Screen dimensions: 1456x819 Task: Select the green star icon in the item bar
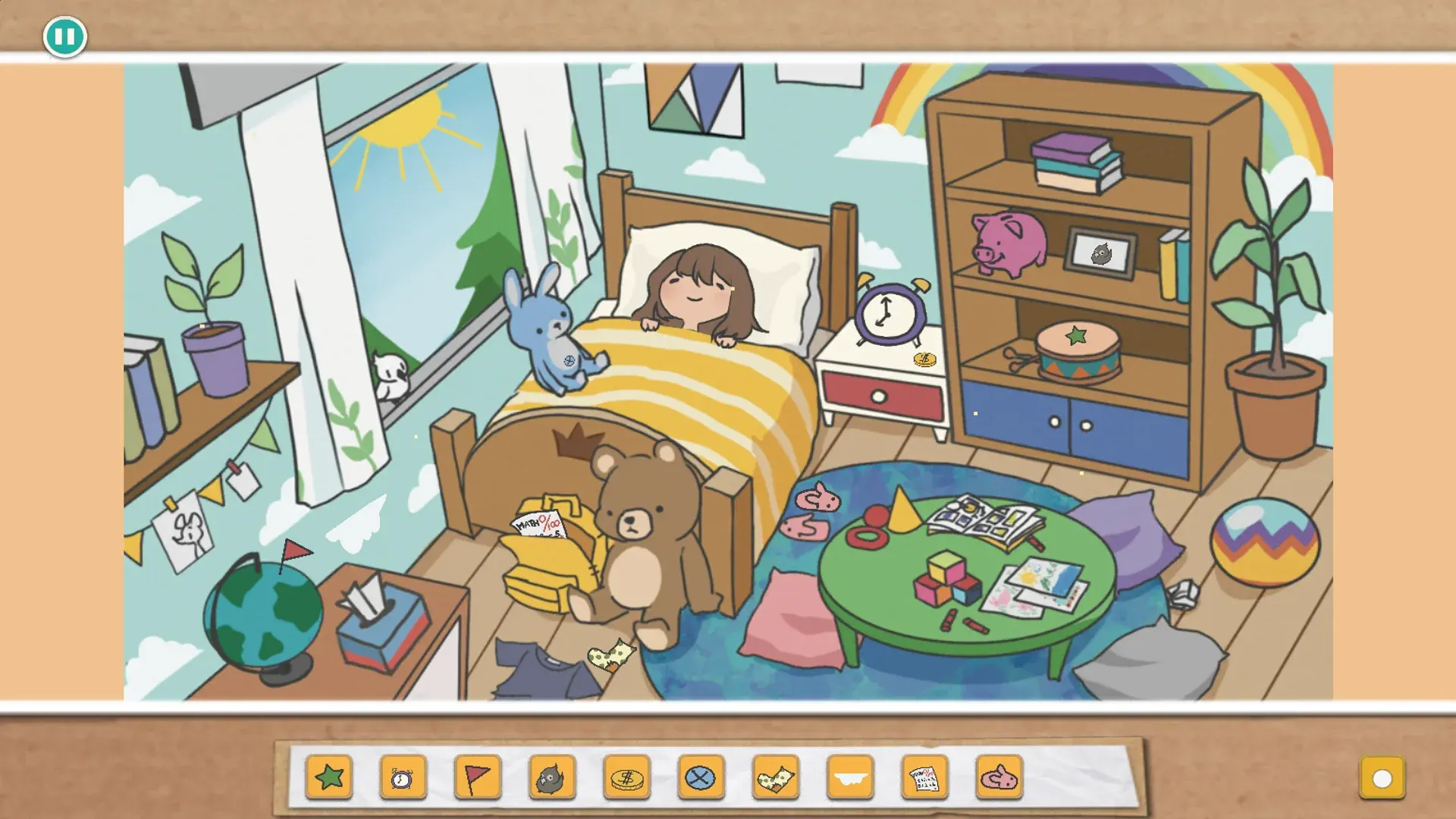[329, 777]
